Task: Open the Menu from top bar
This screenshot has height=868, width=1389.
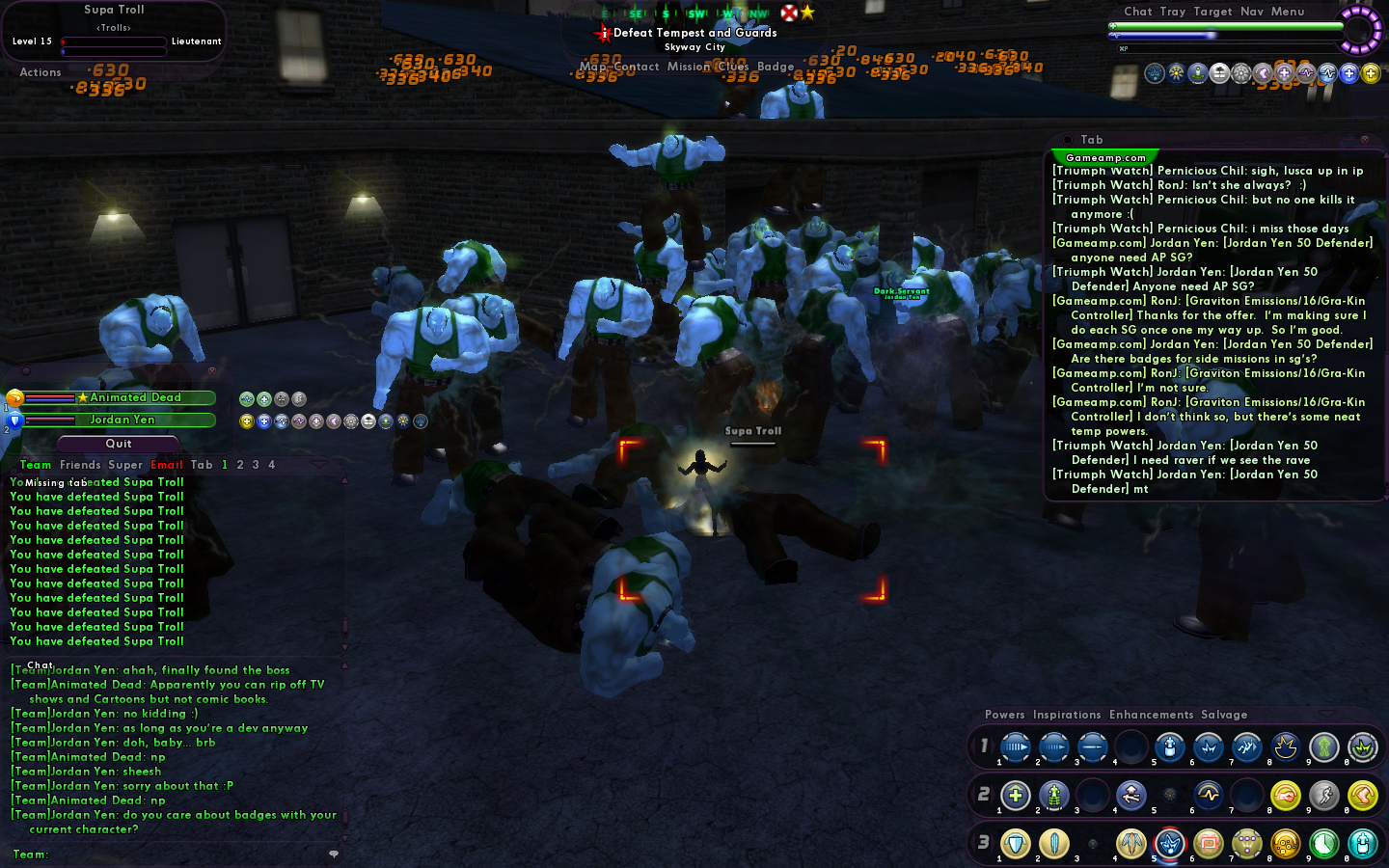Action: [1287, 12]
